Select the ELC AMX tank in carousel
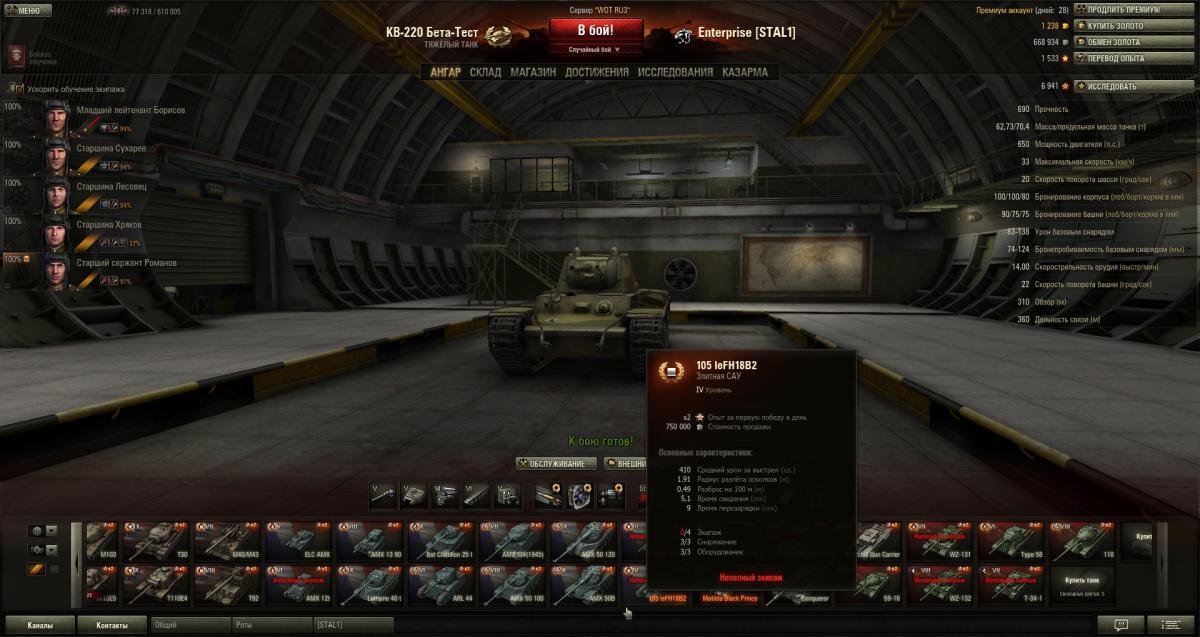The height and width of the screenshot is (637, 1200). coord(299,541)
